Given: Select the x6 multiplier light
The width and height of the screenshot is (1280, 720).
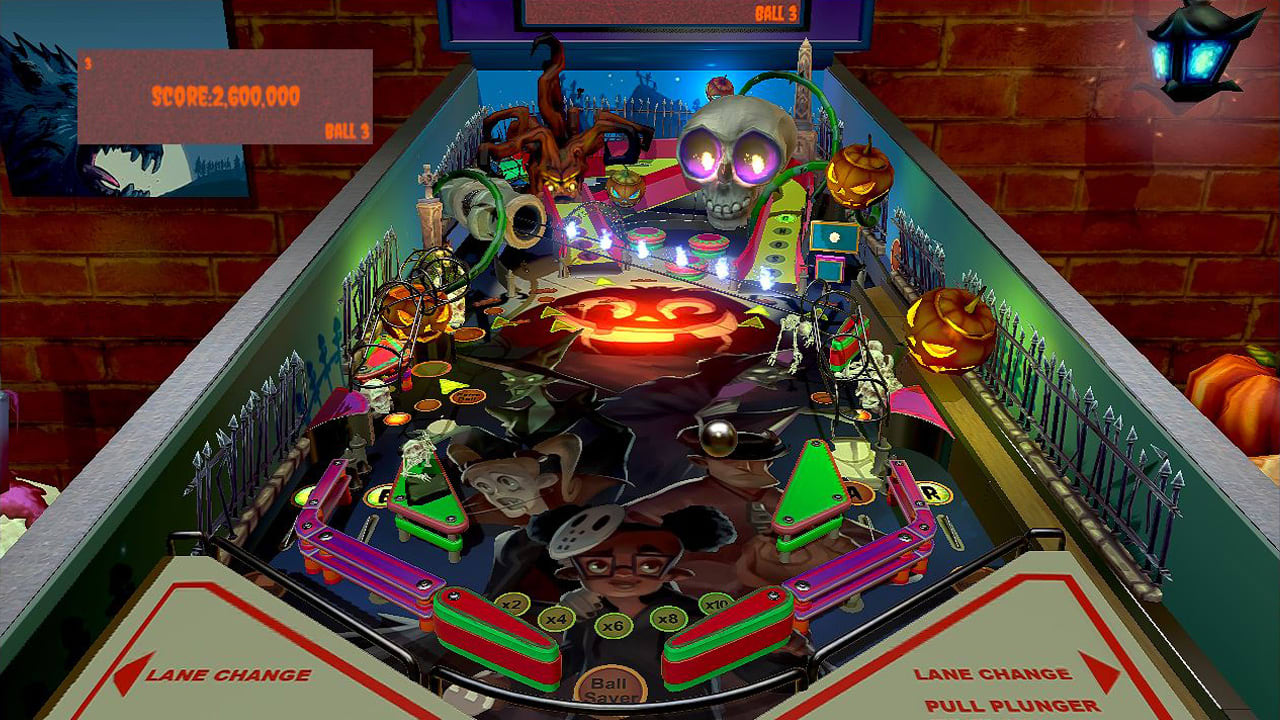Looking at the screenshot, I should coord(613,626).
